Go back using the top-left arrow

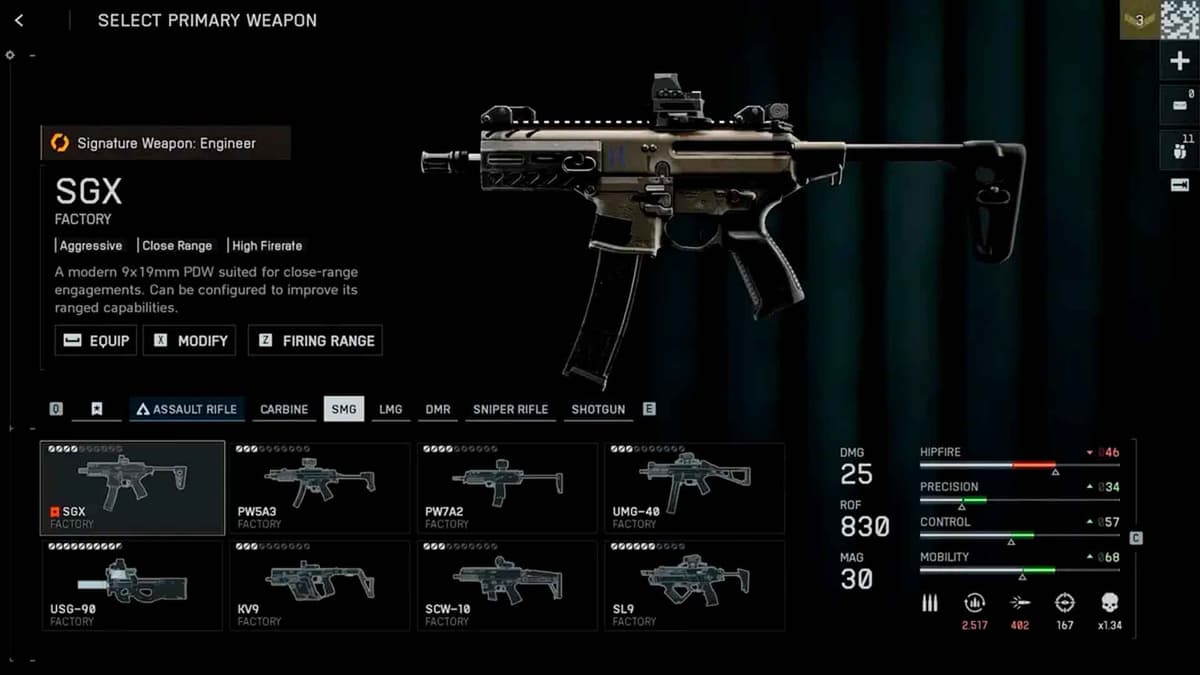pos(19,20)
